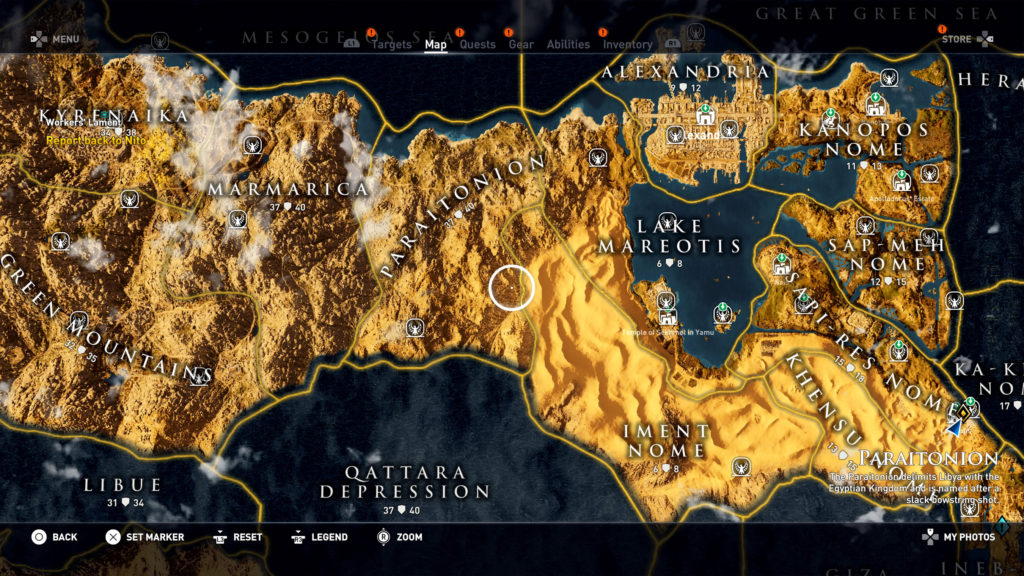1024x576 pixels.
Task: Open the Inventory tab
Action: 627,45
